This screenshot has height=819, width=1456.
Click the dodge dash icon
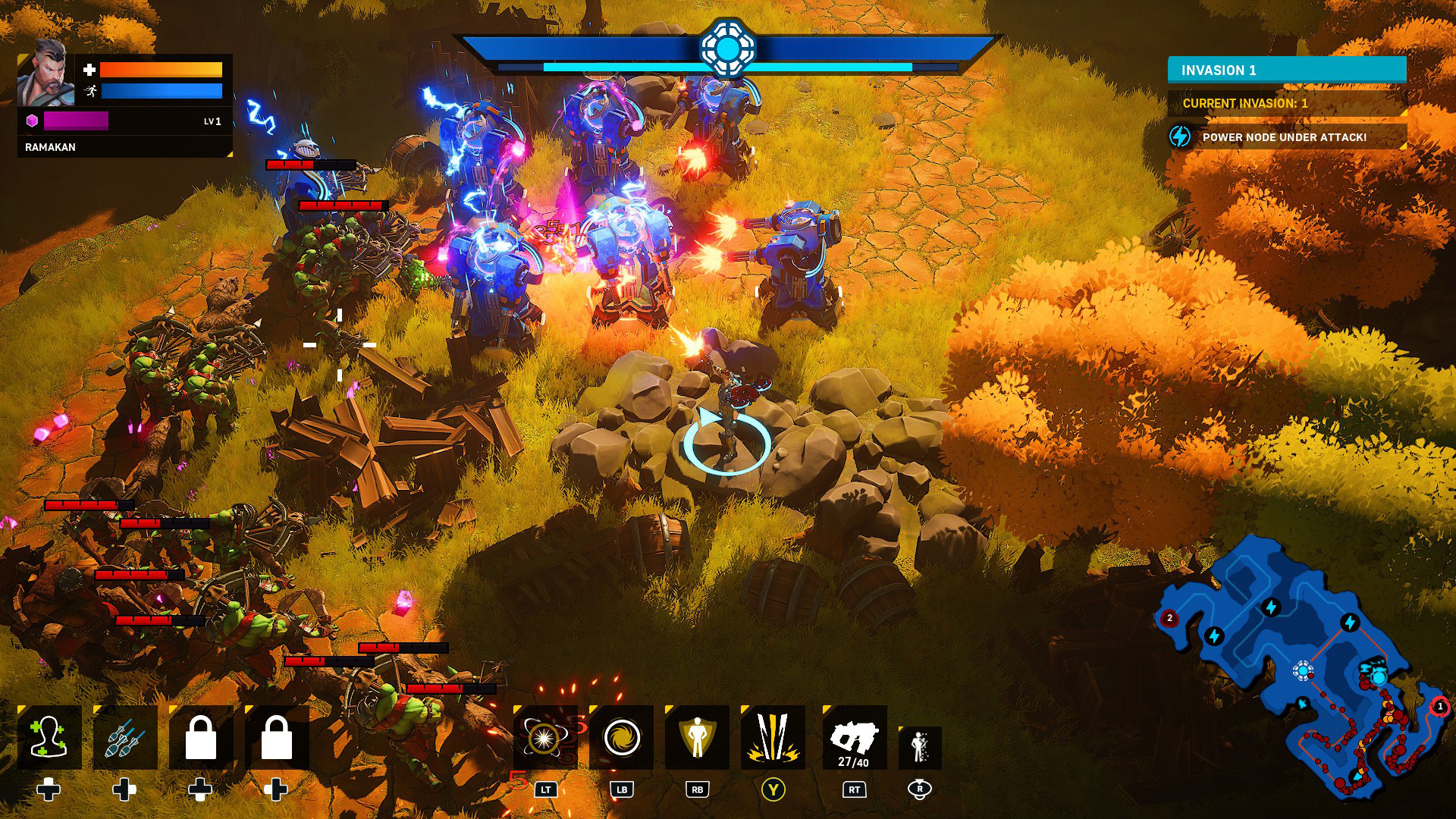coord(920,747)
